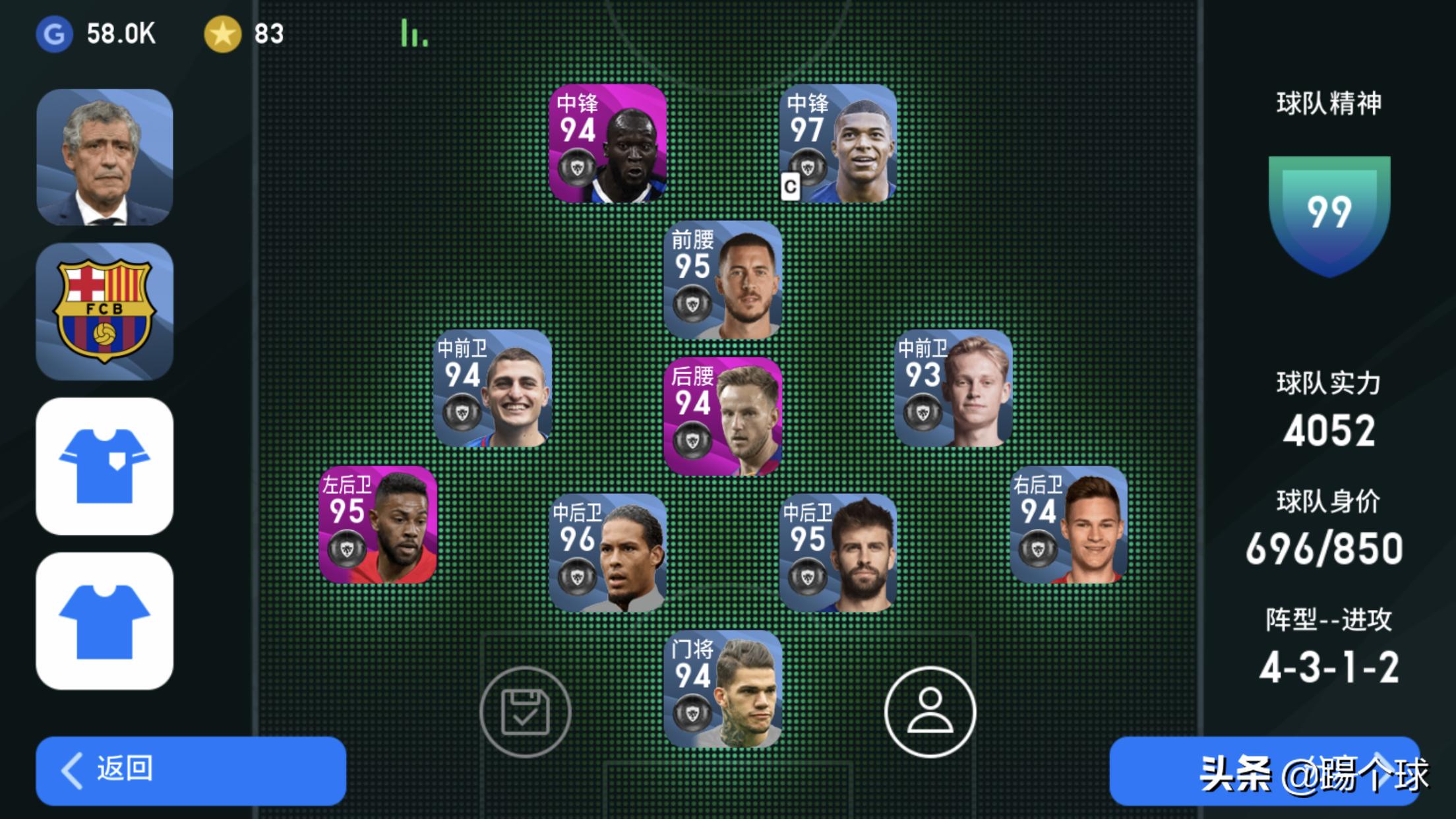1456x819 pixels.
Task: Select the 左后卫 95 left back card
Action: pyautogui.click(x=378, y=525)
